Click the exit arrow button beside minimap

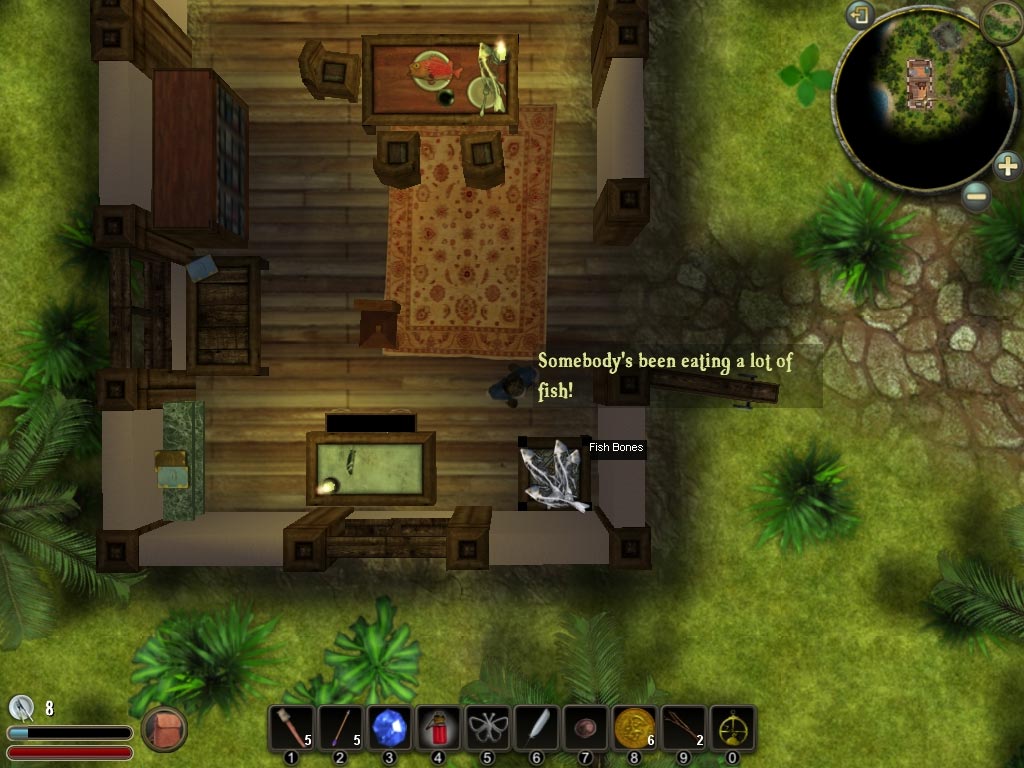pyautogui.click(x=860, y=15)
